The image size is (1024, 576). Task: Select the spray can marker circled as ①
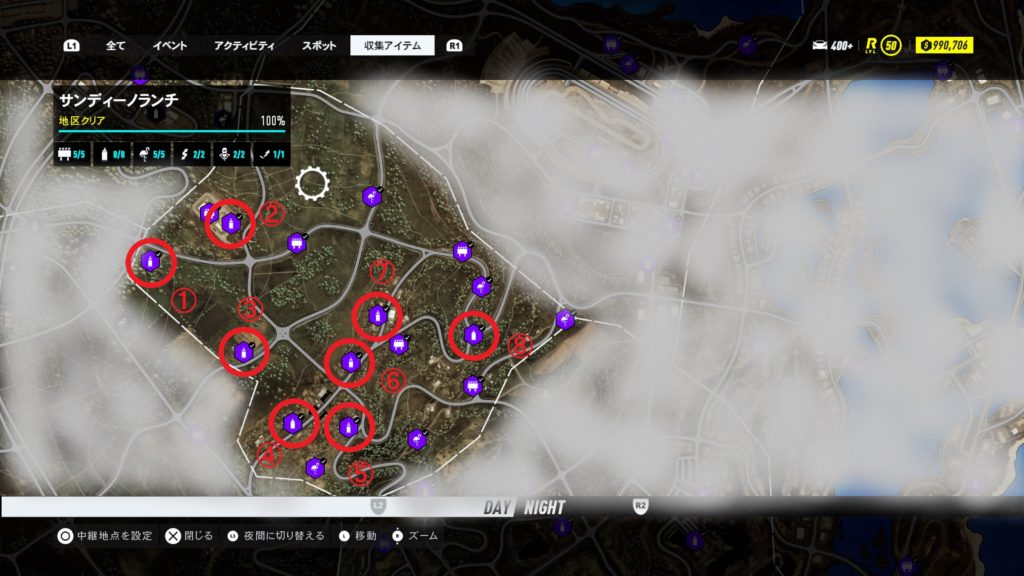[x=151, y=262]
